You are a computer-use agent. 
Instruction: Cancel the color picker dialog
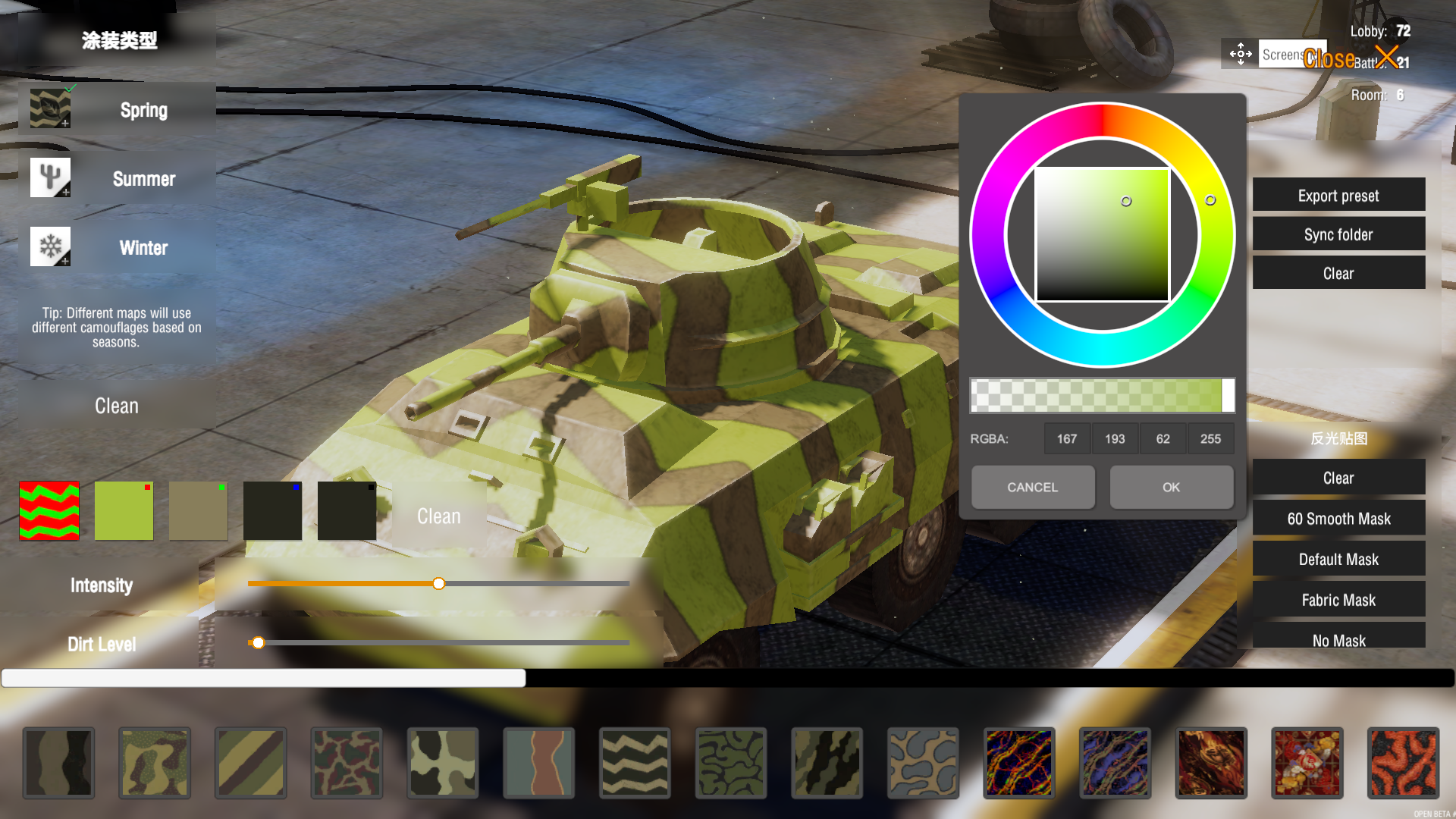point(1033,487)
